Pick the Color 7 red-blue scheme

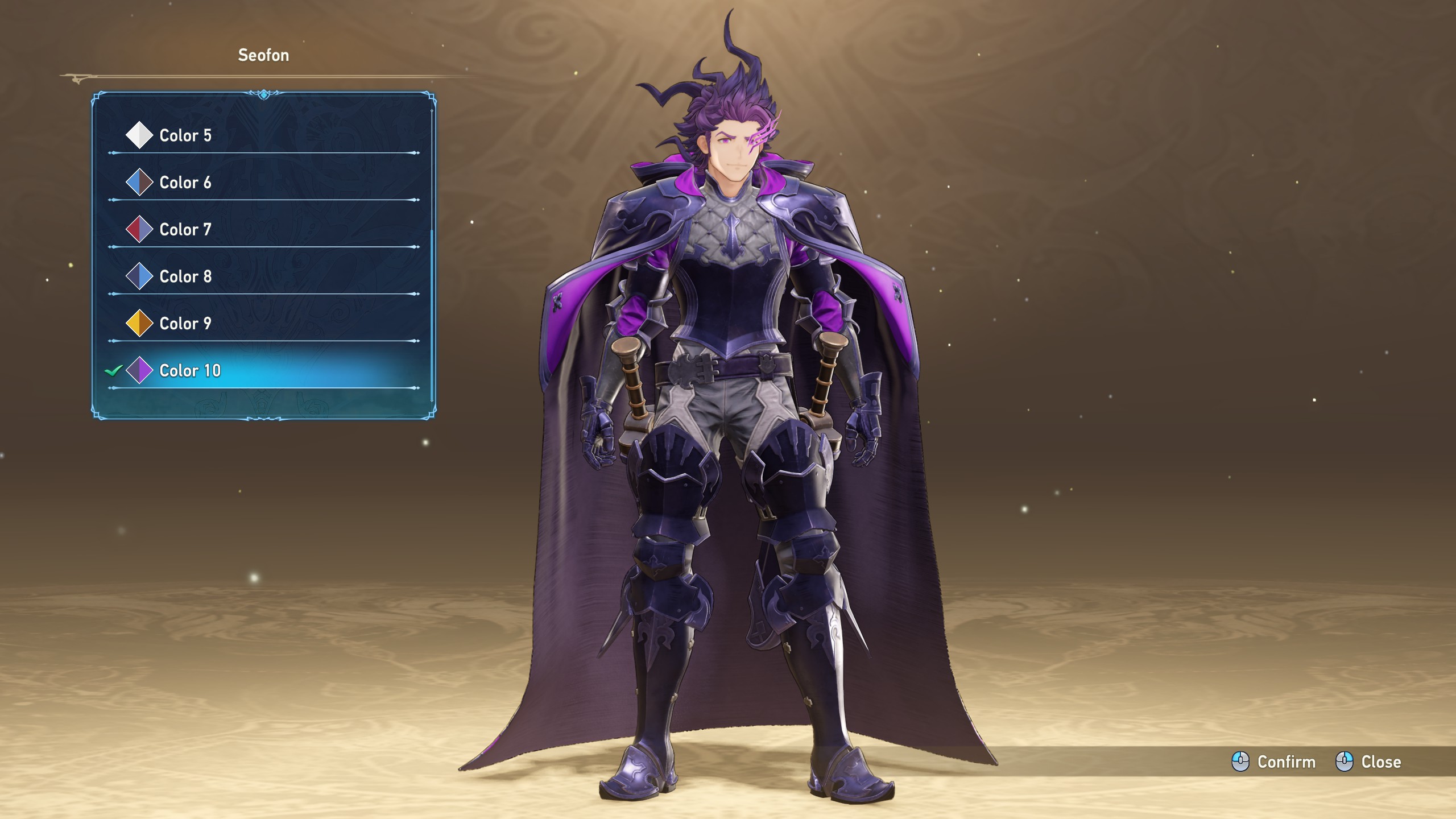tap(185, 230)
